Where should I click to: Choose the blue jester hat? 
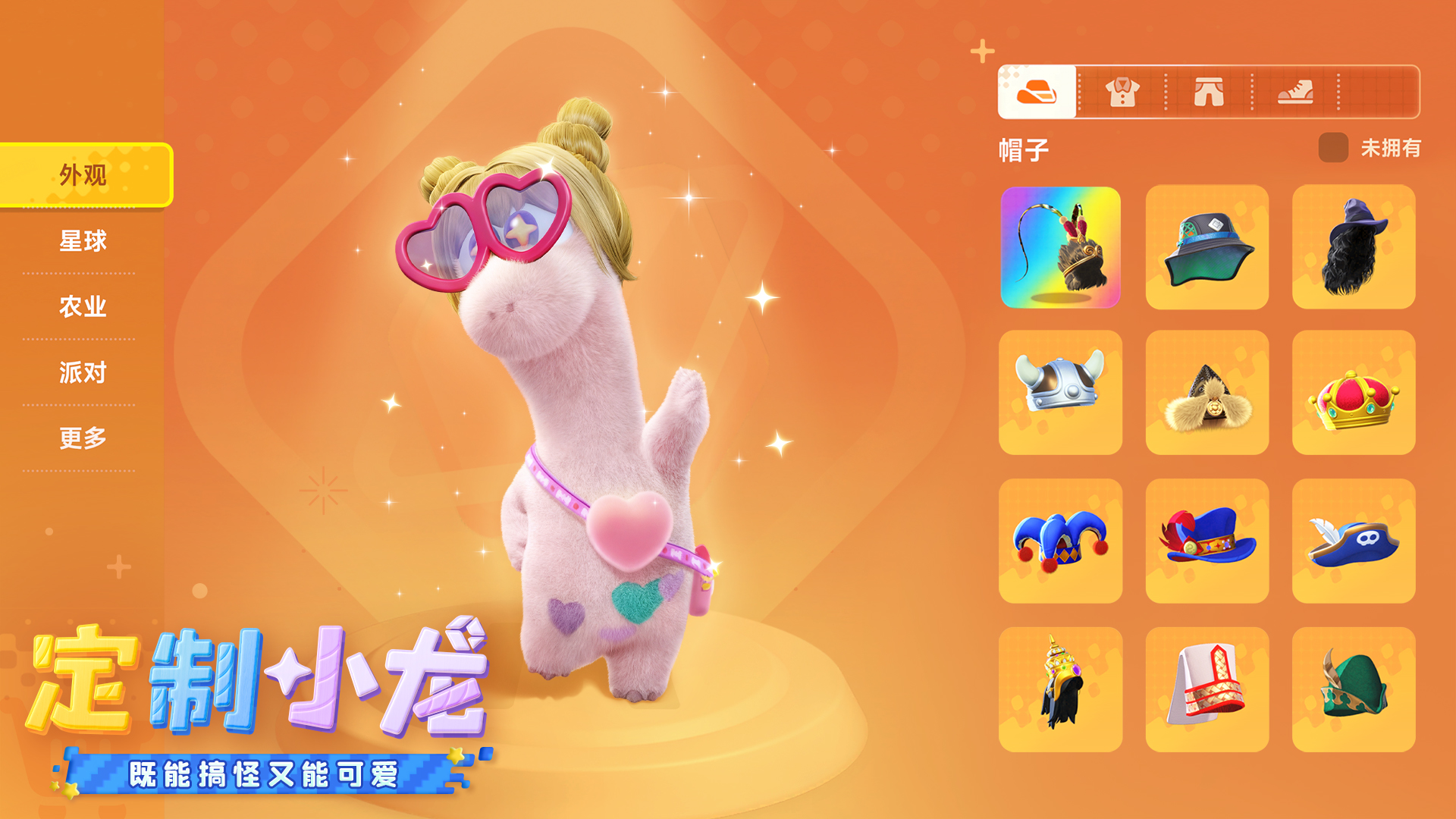click(x=1059, y=539)
